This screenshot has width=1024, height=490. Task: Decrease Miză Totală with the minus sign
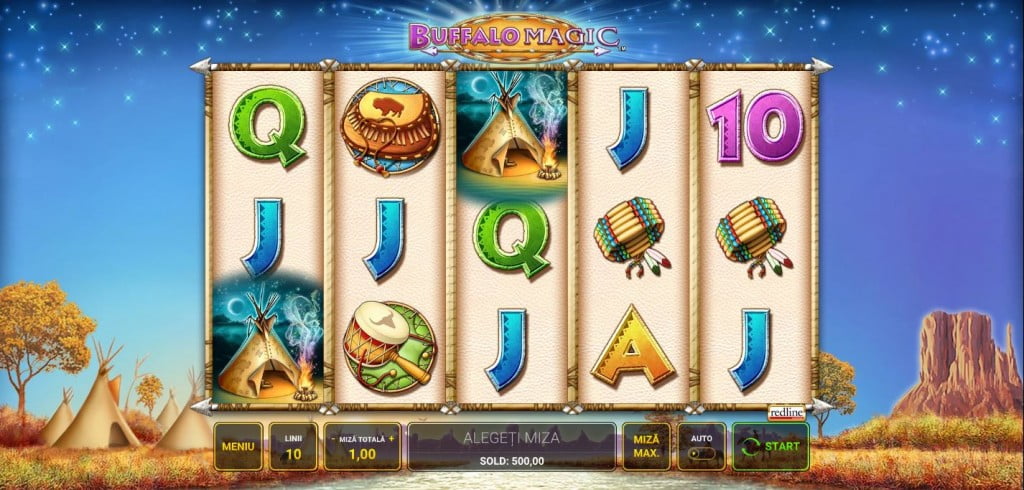click(x=333, y=438)
